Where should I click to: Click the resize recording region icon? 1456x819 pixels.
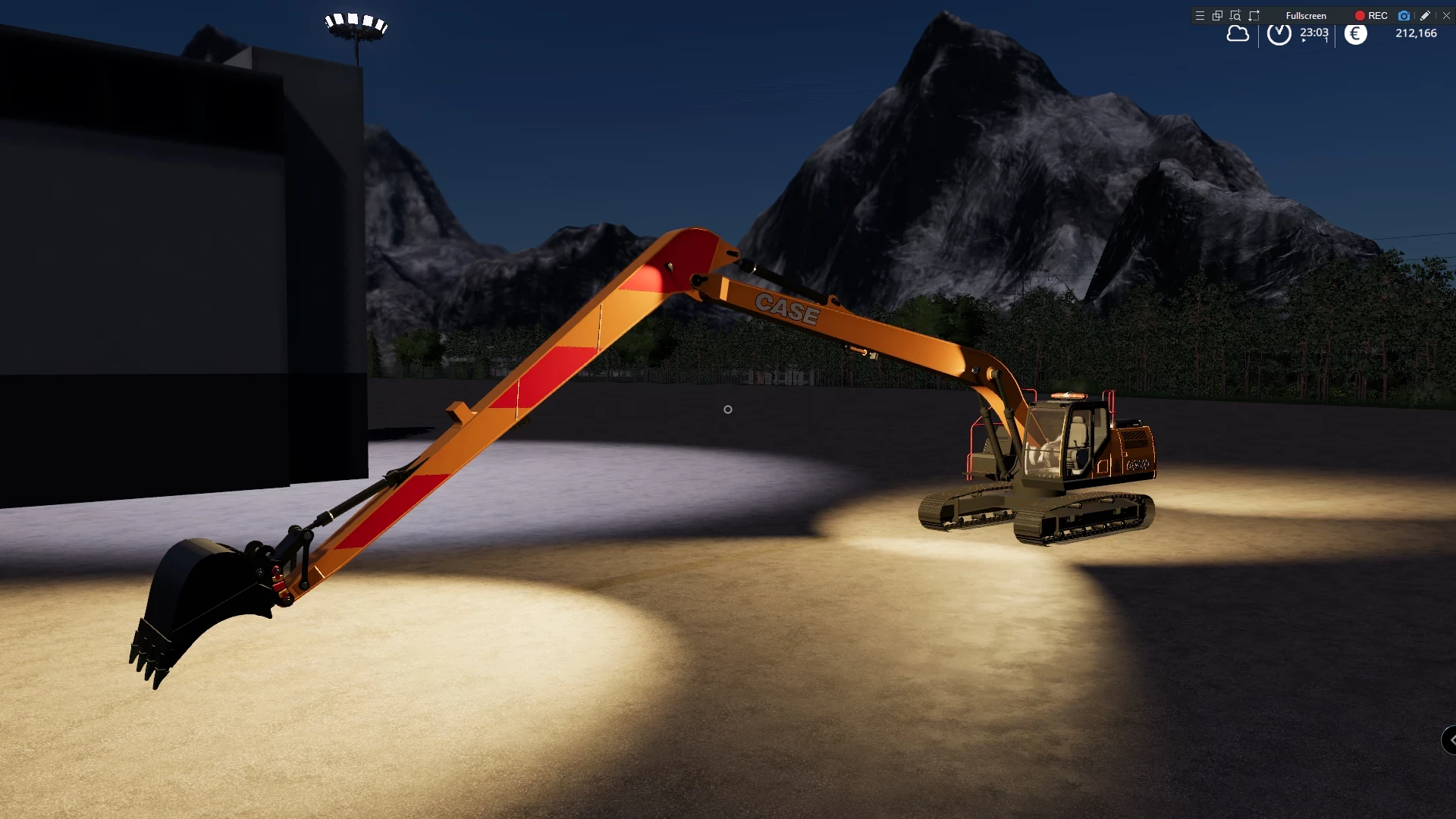pos(1254,15)
